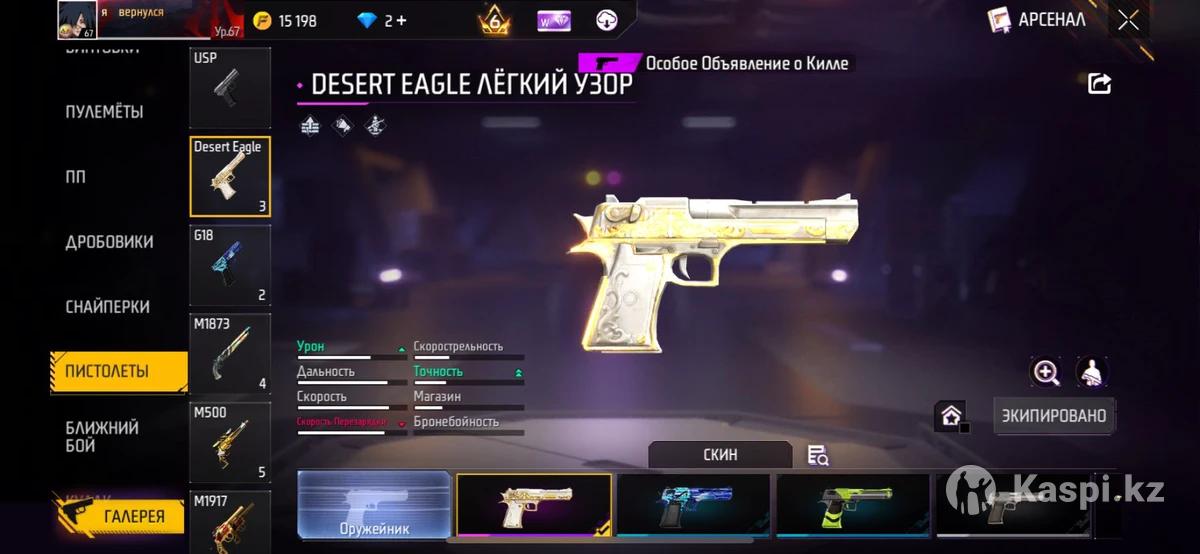
Task: Select the Shotguns (Дробовики) category
Action: [x=109, y=242]
